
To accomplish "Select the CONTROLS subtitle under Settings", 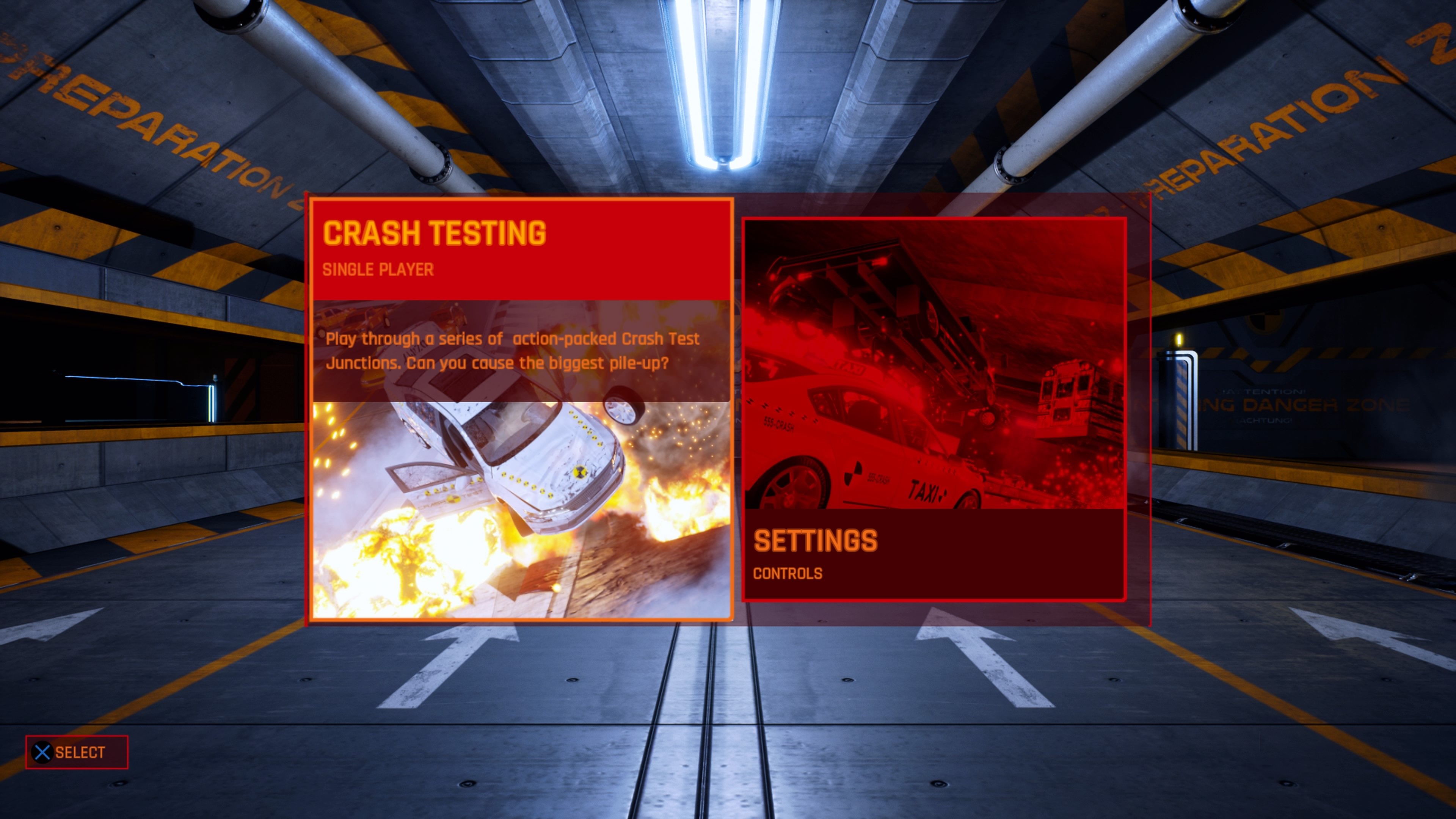I will pos(789,574).
